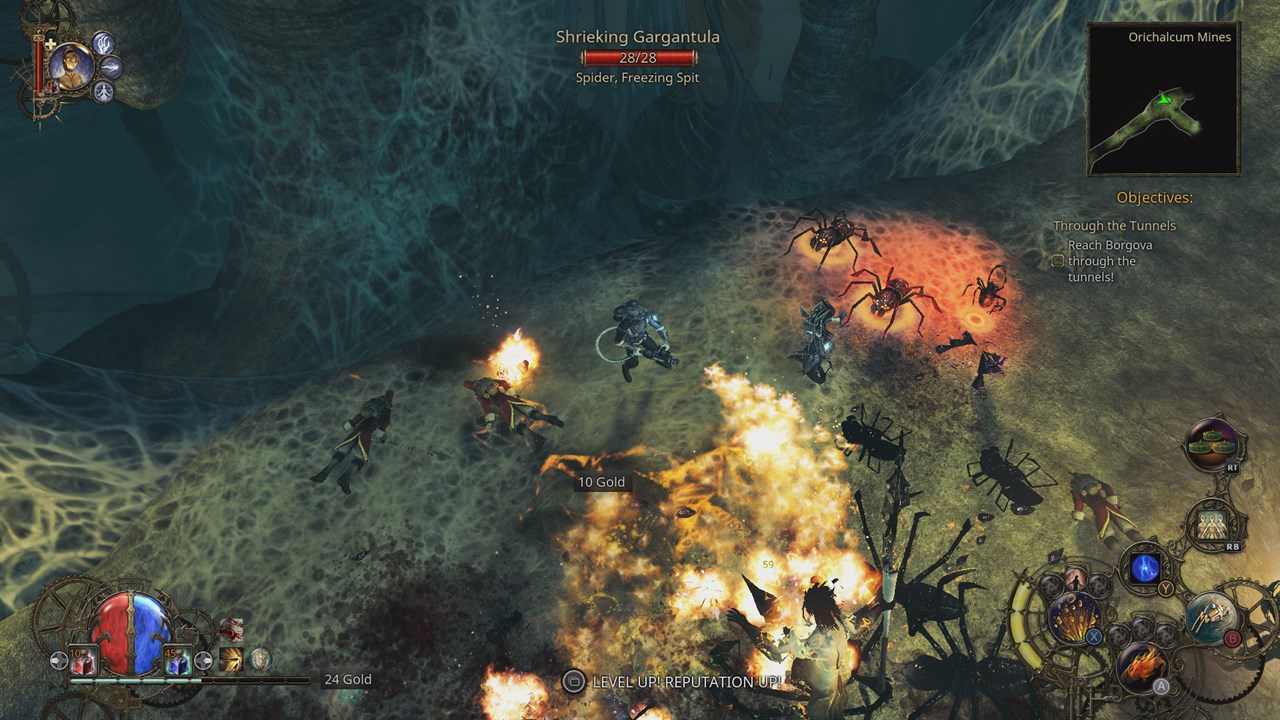
Task: Click the companion portrait
Action: (71, 66)
